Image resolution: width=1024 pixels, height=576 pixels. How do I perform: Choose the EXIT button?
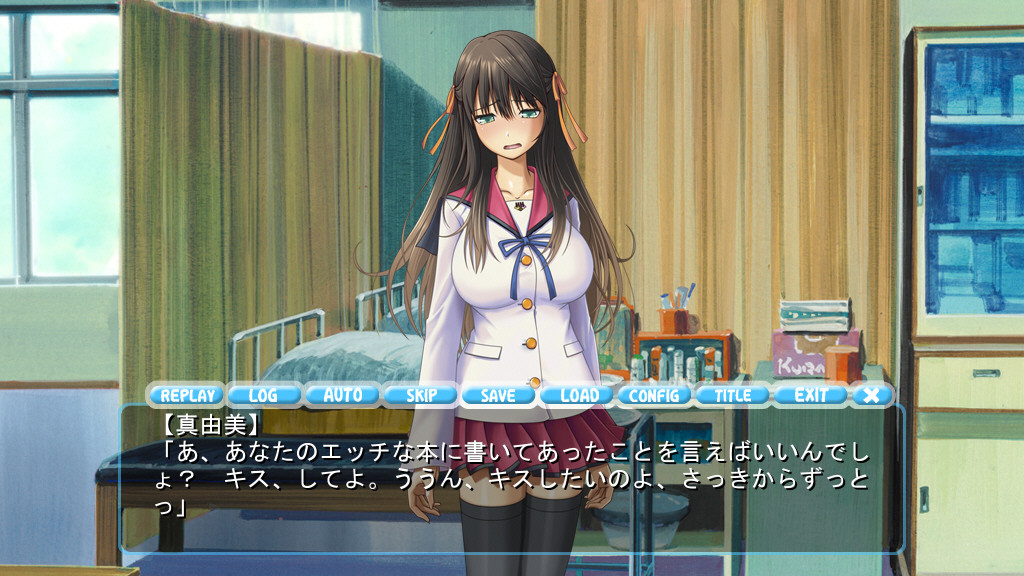(x=811, y=395)
